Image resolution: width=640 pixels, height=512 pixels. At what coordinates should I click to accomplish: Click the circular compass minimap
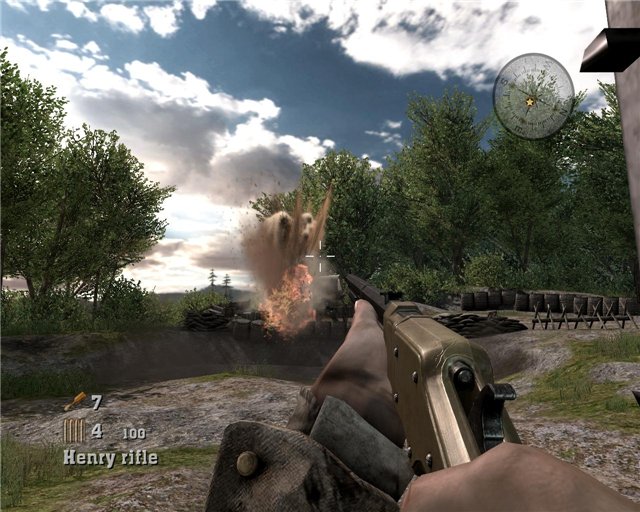(x=533, y=96)
